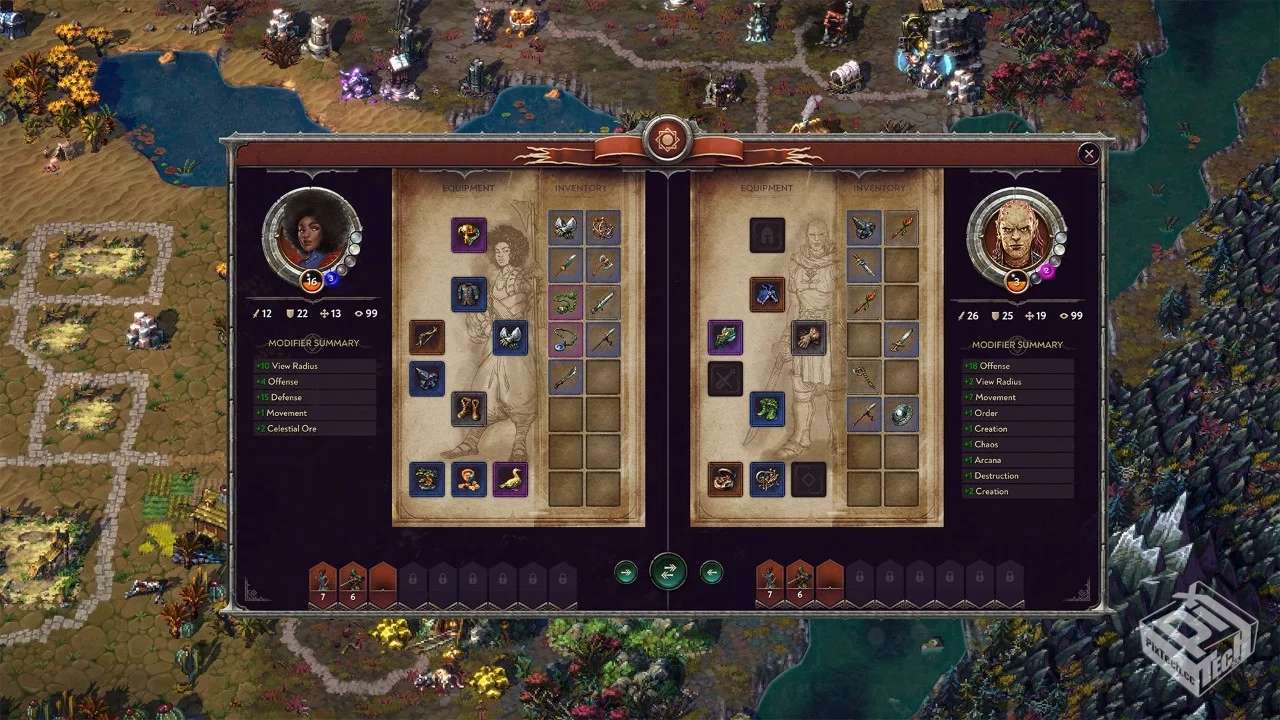Select the left hero's chest armor slot
Viewport: 1280px width, 720px height.
click(468, 294)
